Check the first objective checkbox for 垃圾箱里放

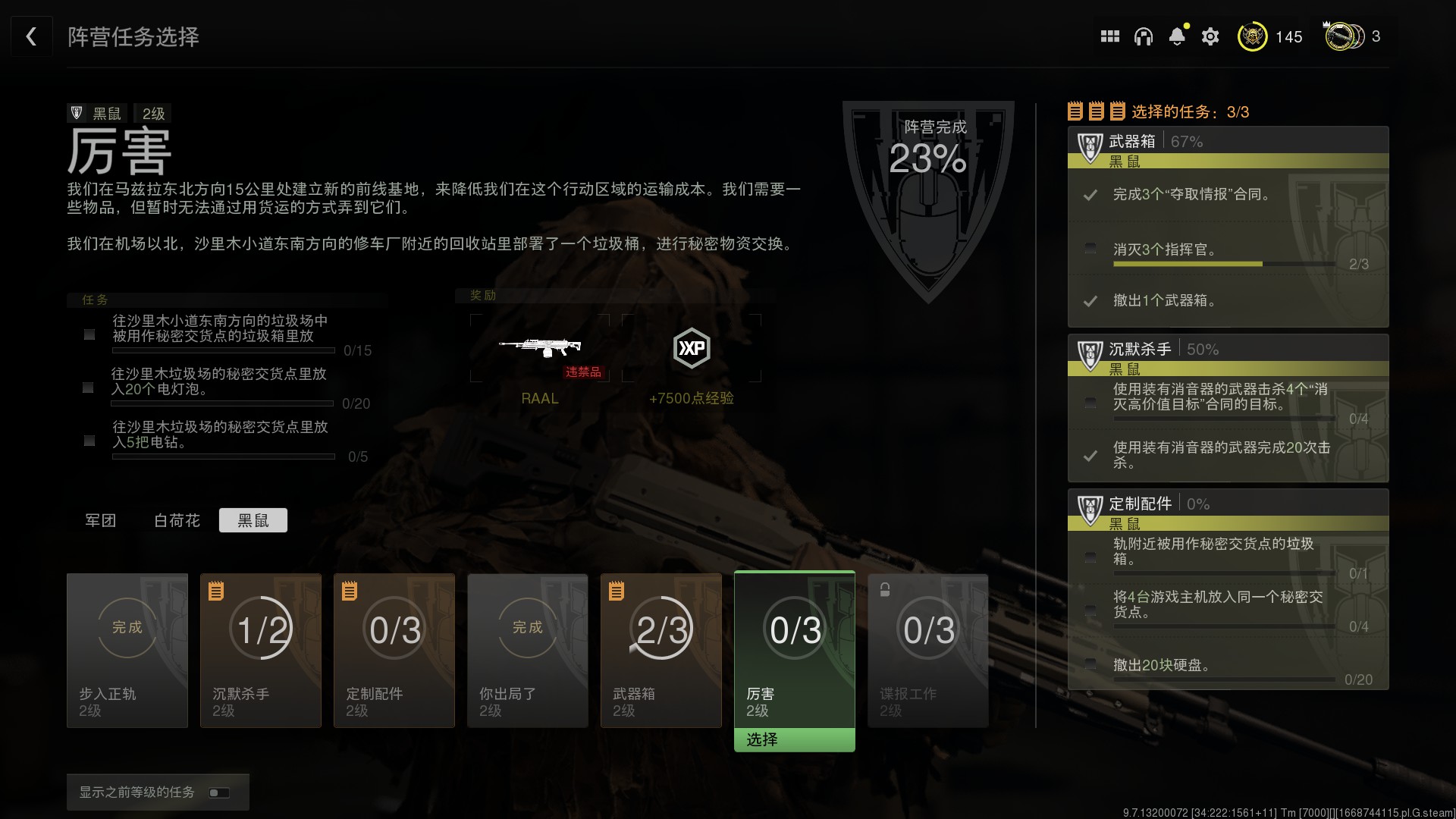(x=87, y=335)
